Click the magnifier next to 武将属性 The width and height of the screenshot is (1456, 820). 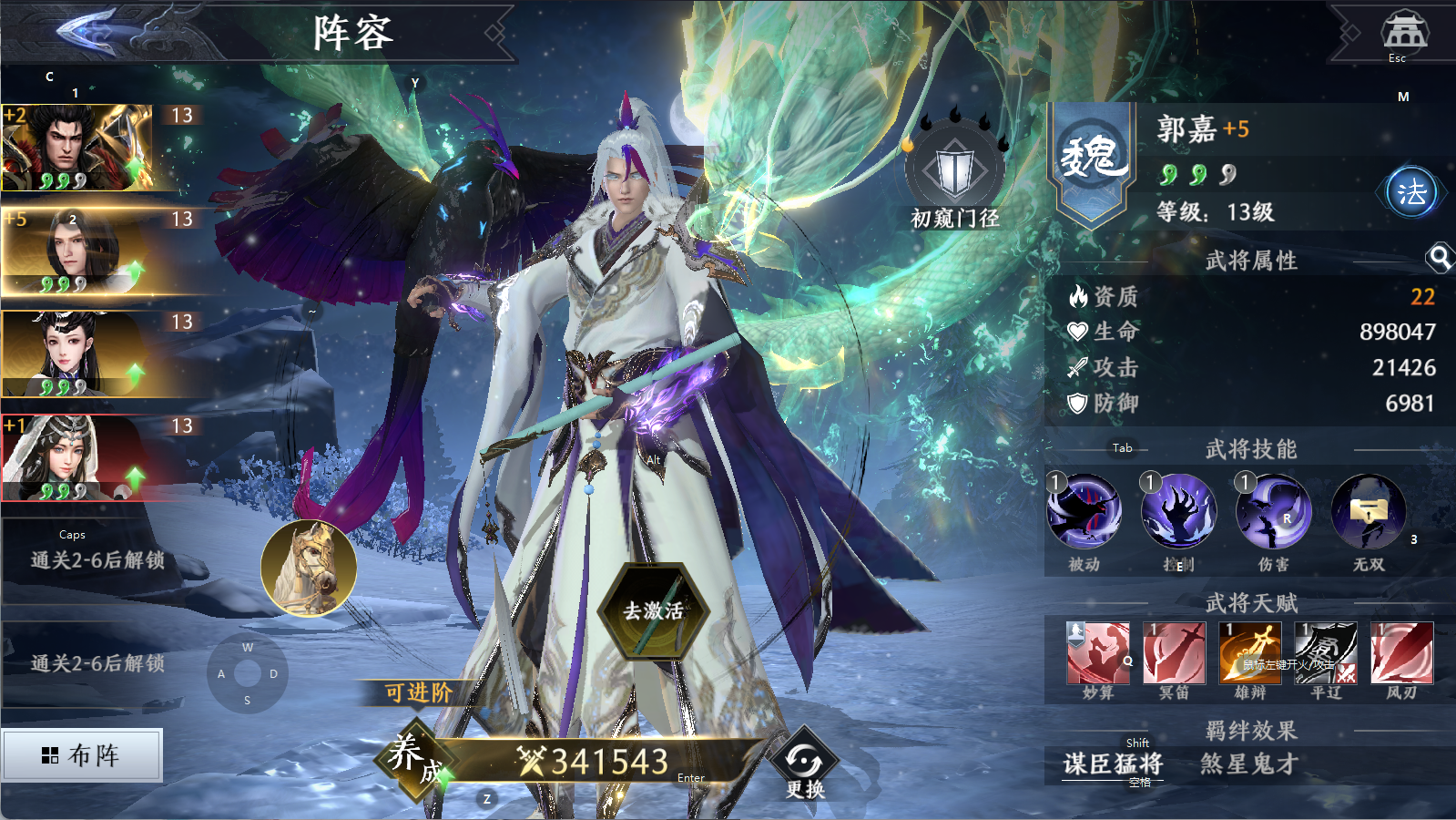point(1440,259)
